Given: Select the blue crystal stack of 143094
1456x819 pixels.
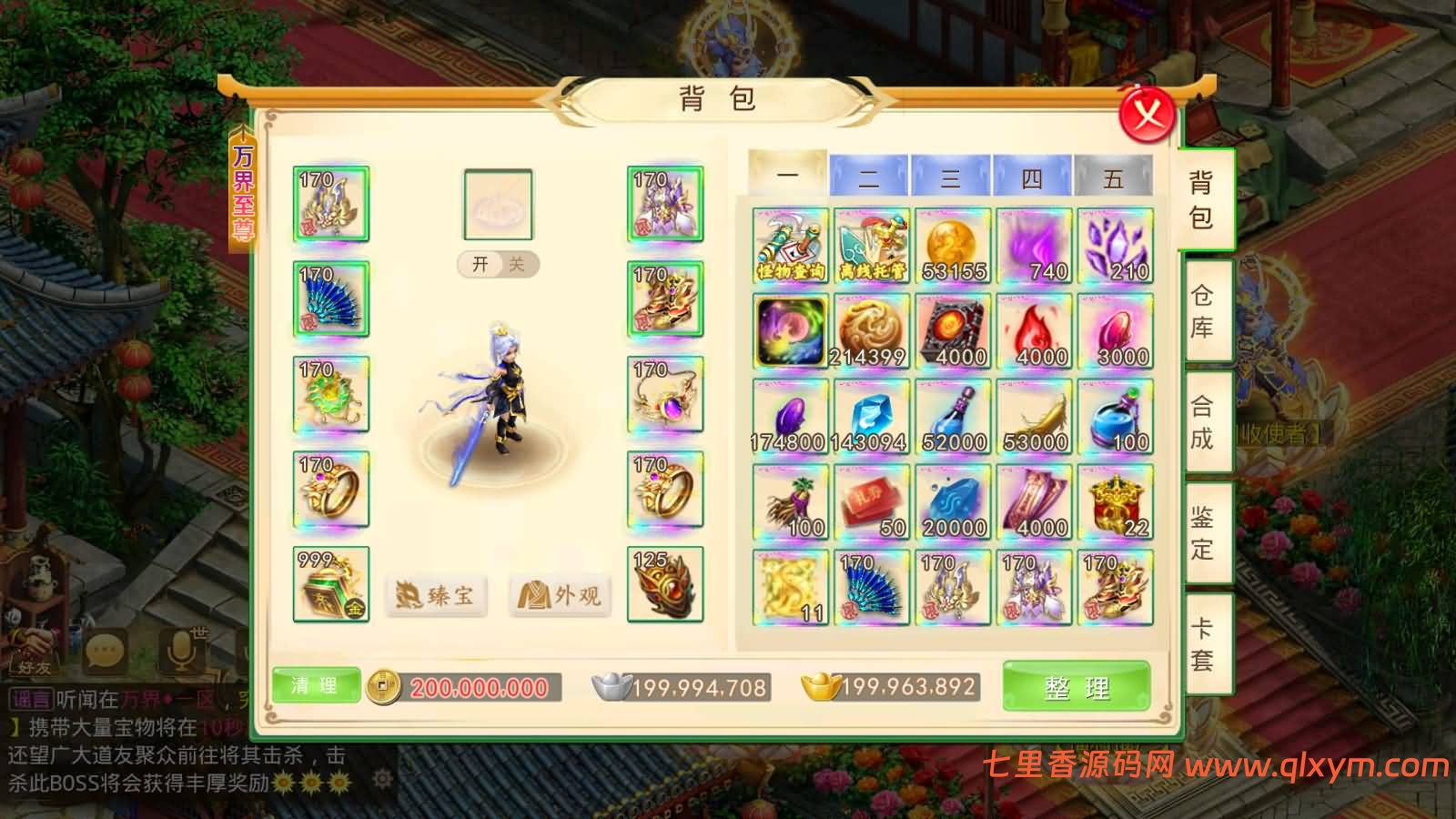Looking at the screenshot, I should [x=872, y=417].
